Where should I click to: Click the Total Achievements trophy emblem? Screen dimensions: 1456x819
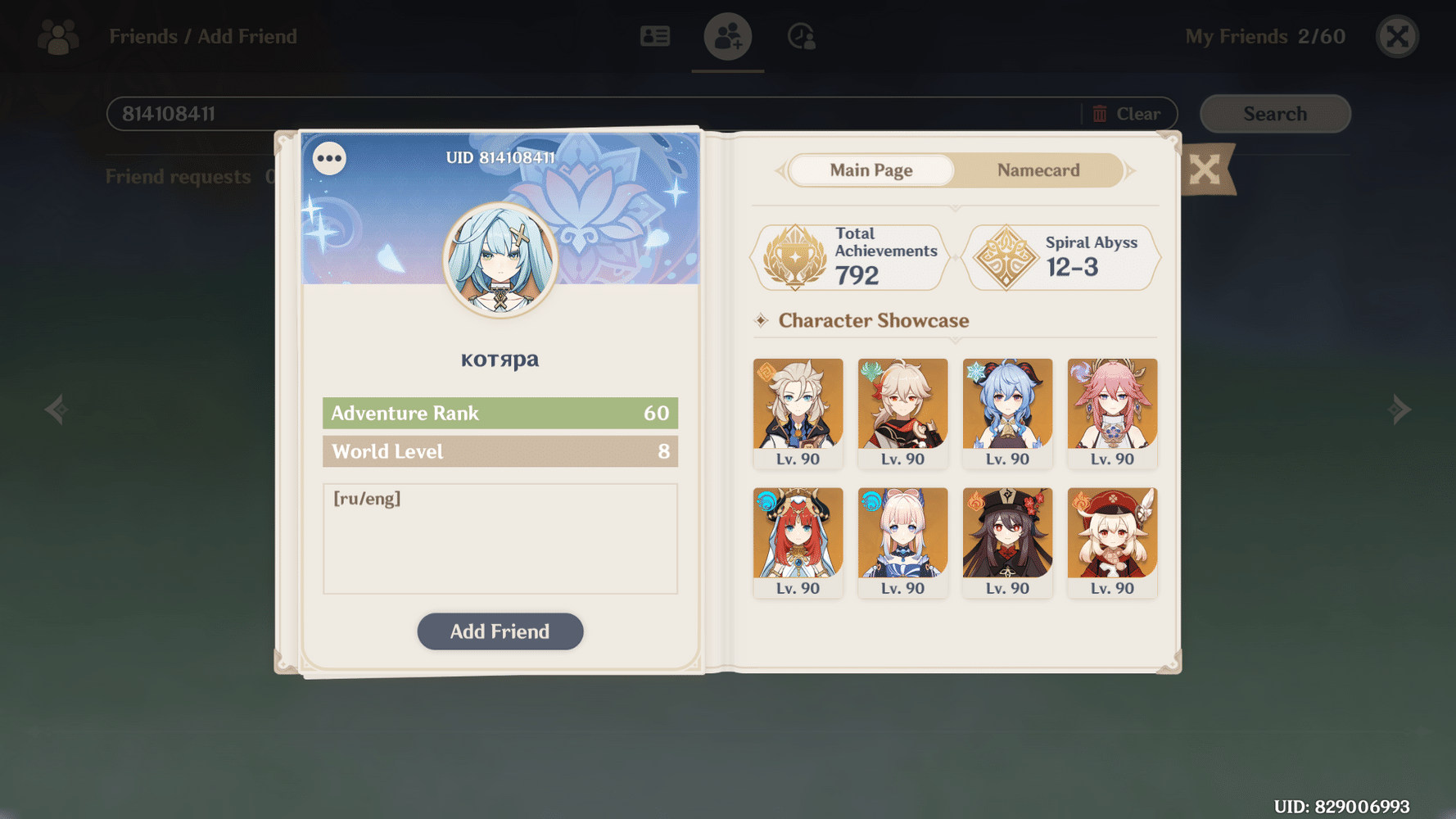(797, 257)
